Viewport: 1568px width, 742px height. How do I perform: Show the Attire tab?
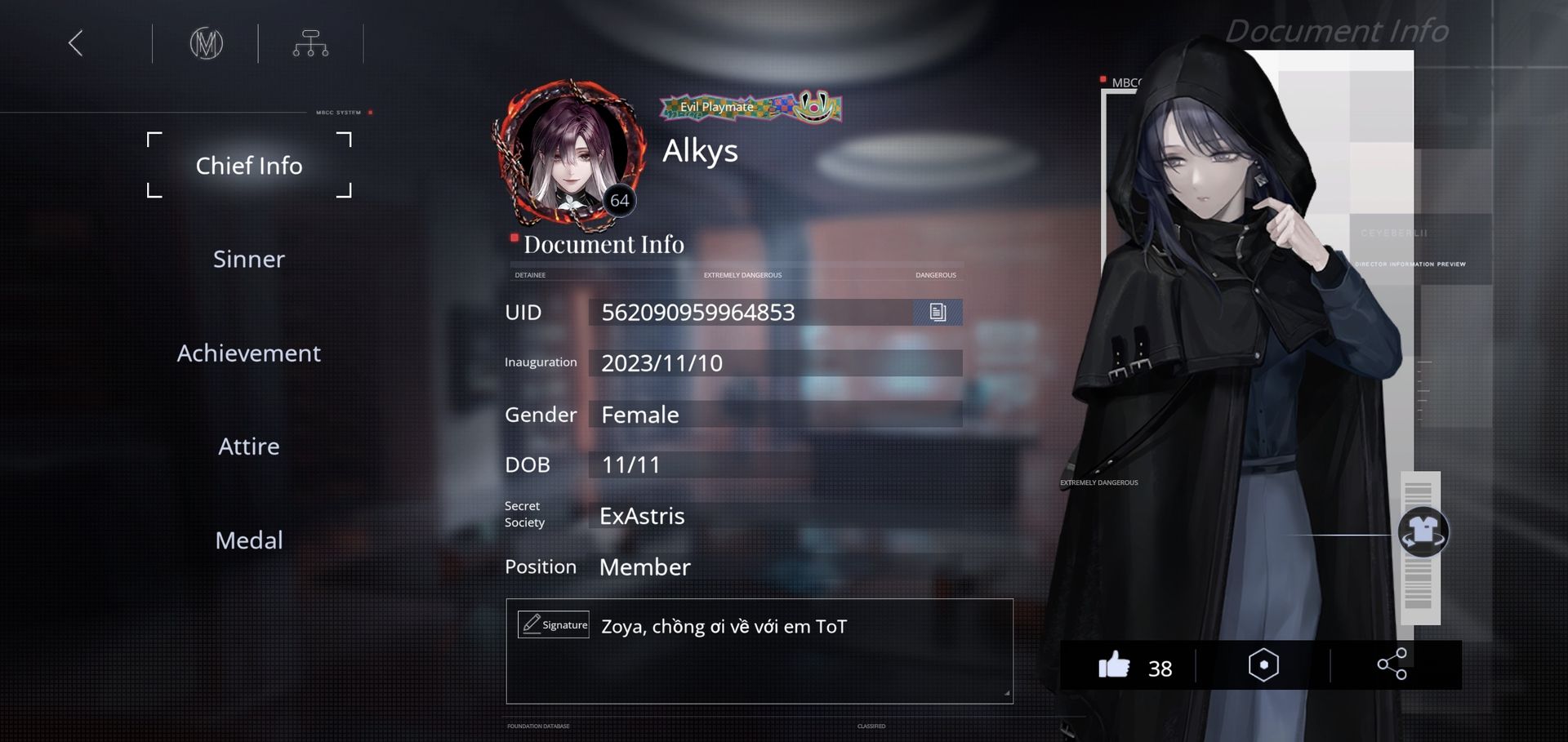point(249,447)
